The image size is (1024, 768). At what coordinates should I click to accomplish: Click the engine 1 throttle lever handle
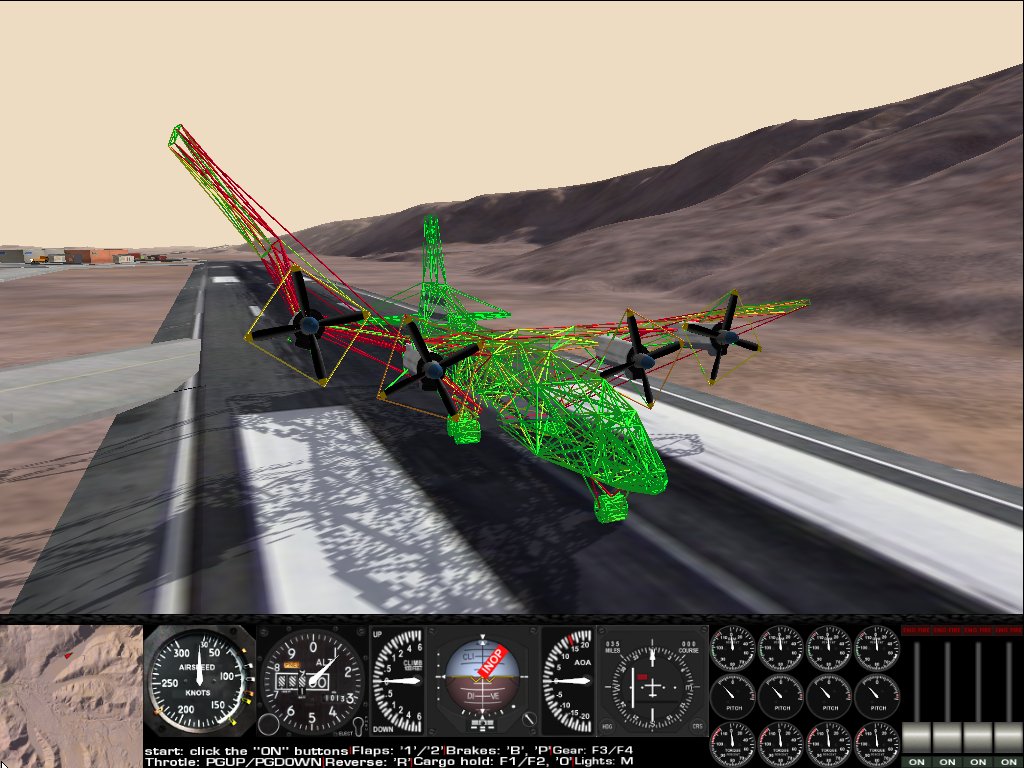click(916, 738)
